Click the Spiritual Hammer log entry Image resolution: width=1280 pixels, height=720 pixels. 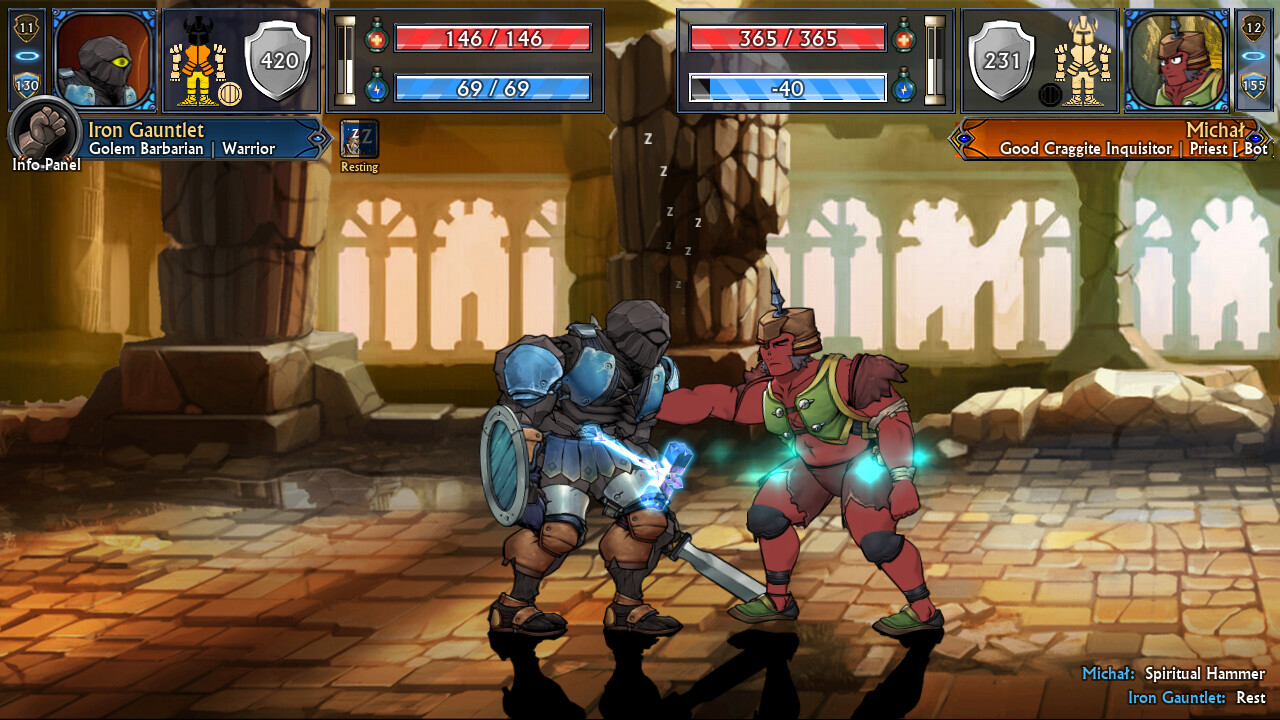click(1175, 674)
